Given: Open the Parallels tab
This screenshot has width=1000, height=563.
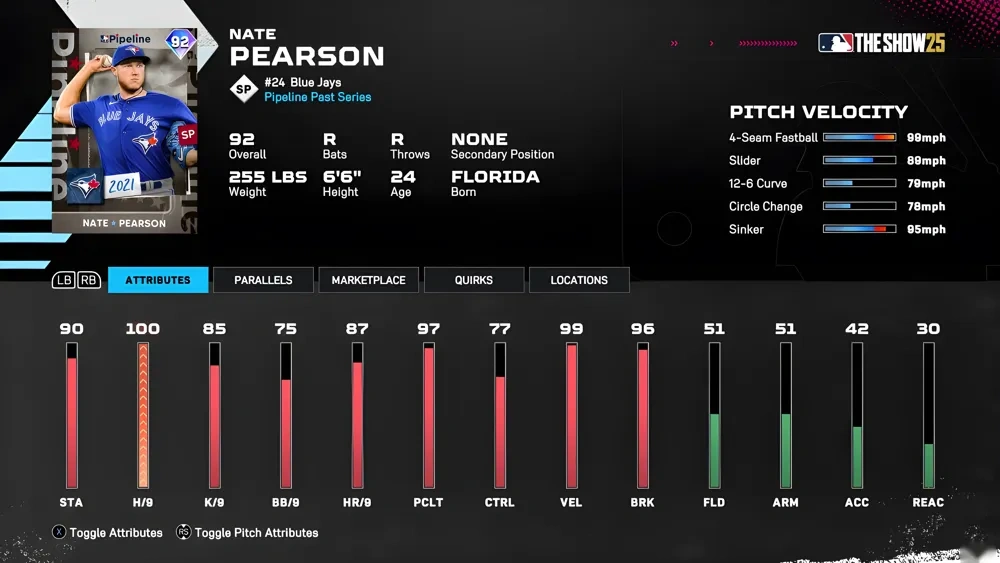Looking at the screenshot, I should tap(263, 280).
